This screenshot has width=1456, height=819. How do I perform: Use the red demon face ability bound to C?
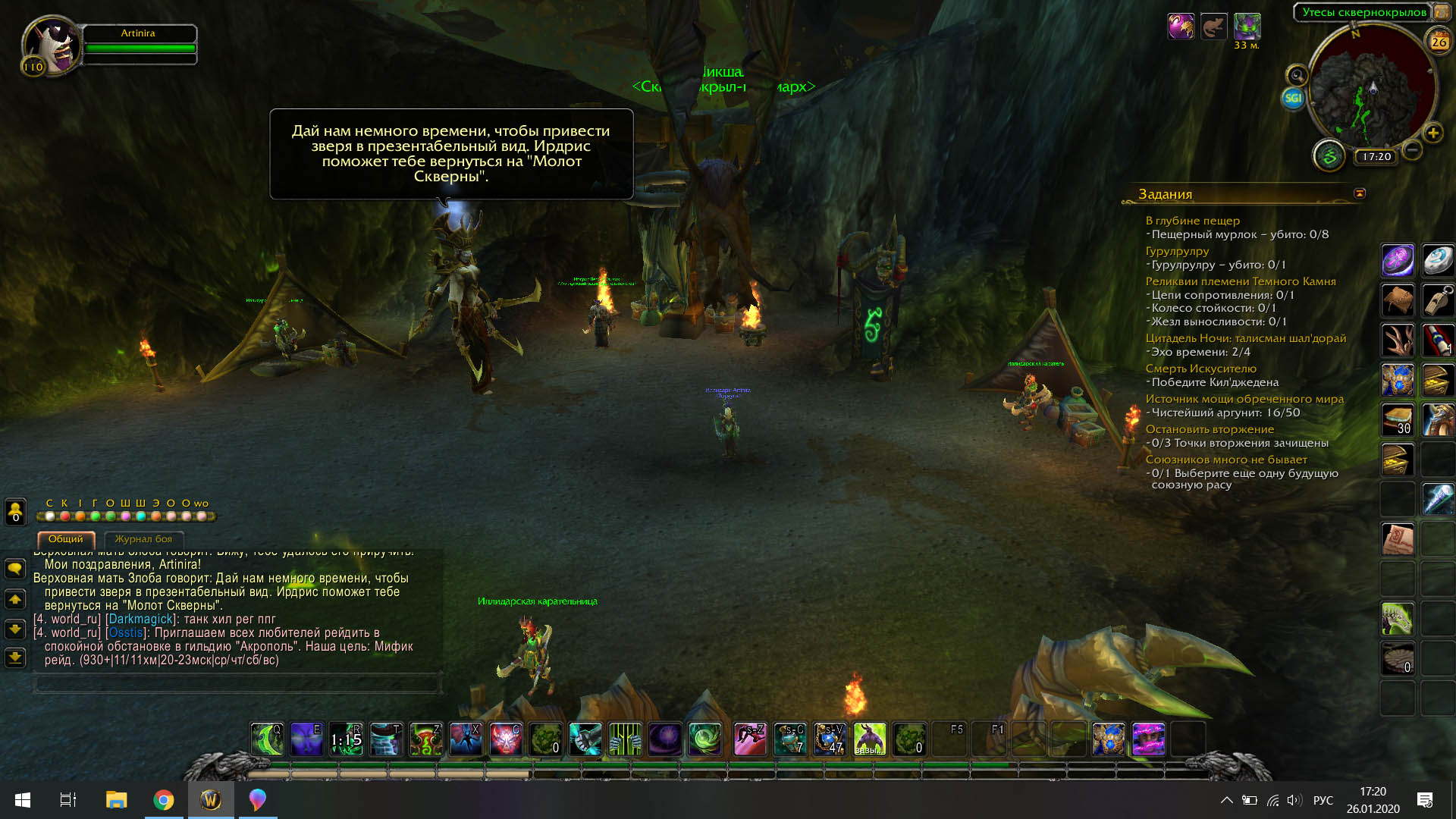[x=505, y=739]
